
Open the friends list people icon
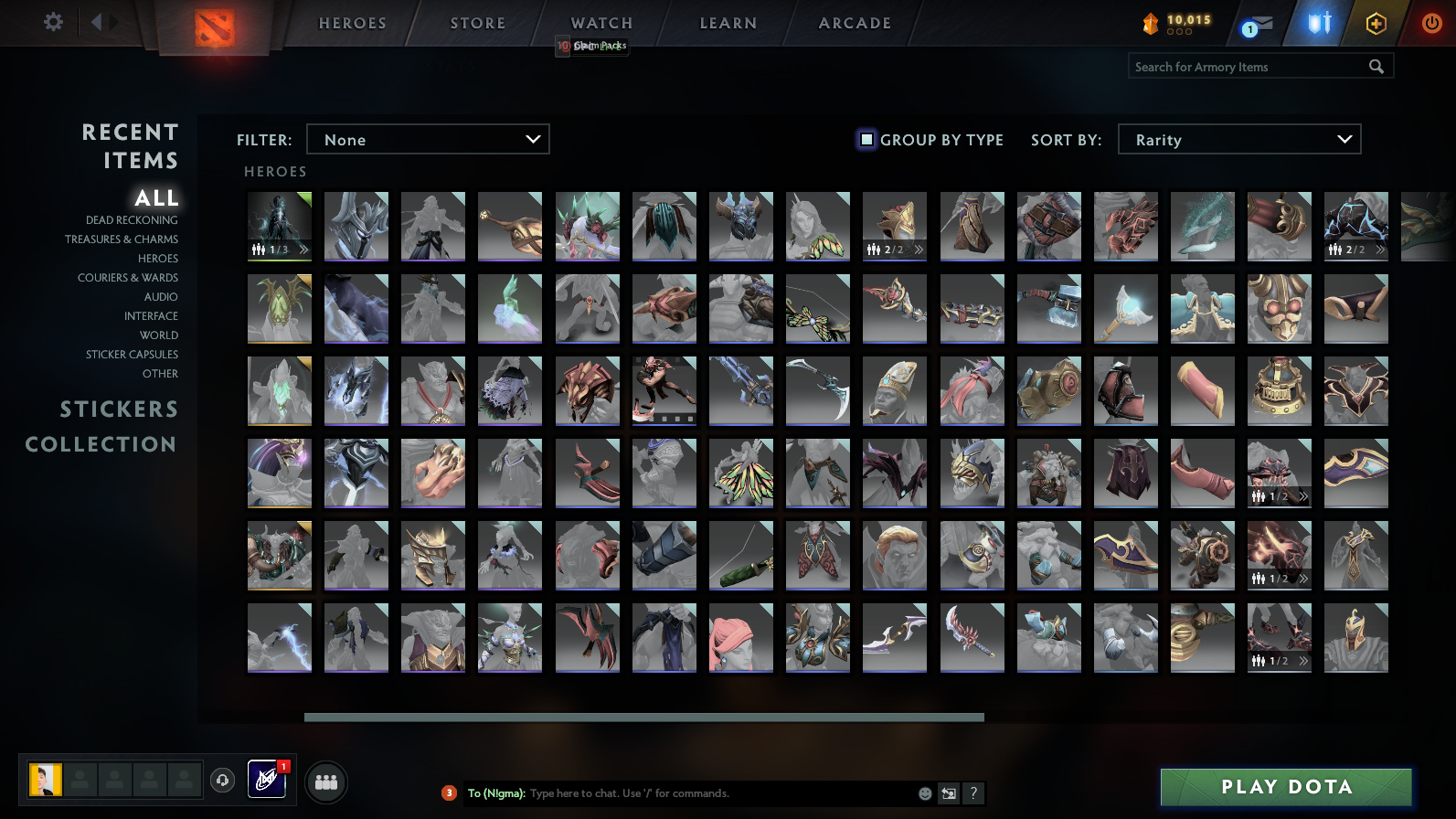[x=325, y=782]
